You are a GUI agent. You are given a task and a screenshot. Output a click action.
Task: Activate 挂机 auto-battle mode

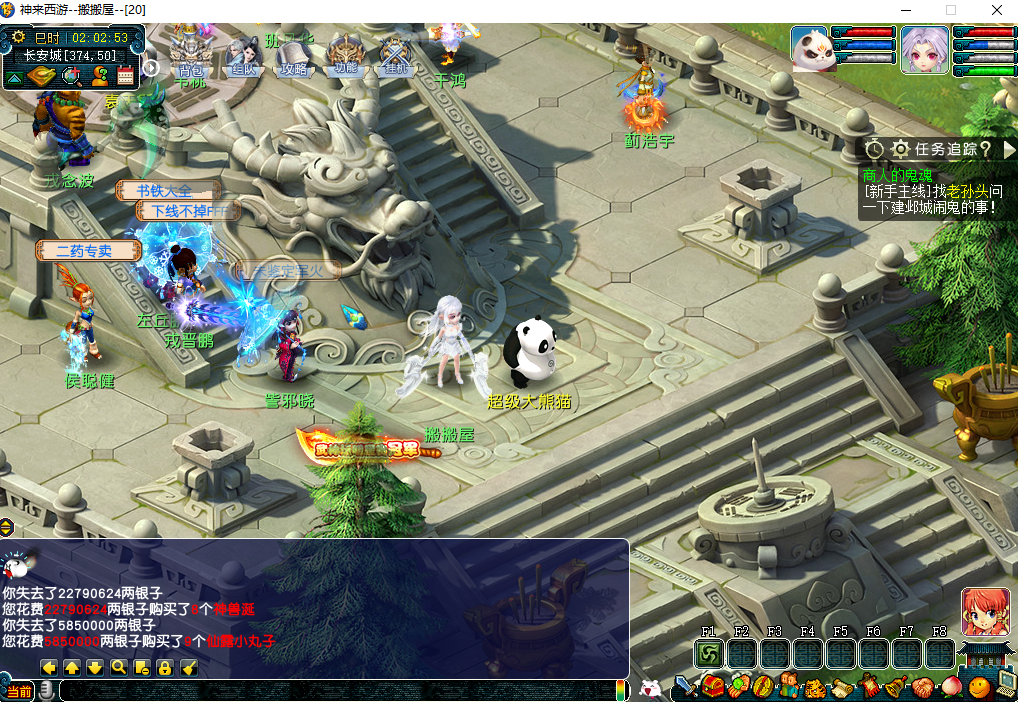pyautogui.click(x=397, y=55)
